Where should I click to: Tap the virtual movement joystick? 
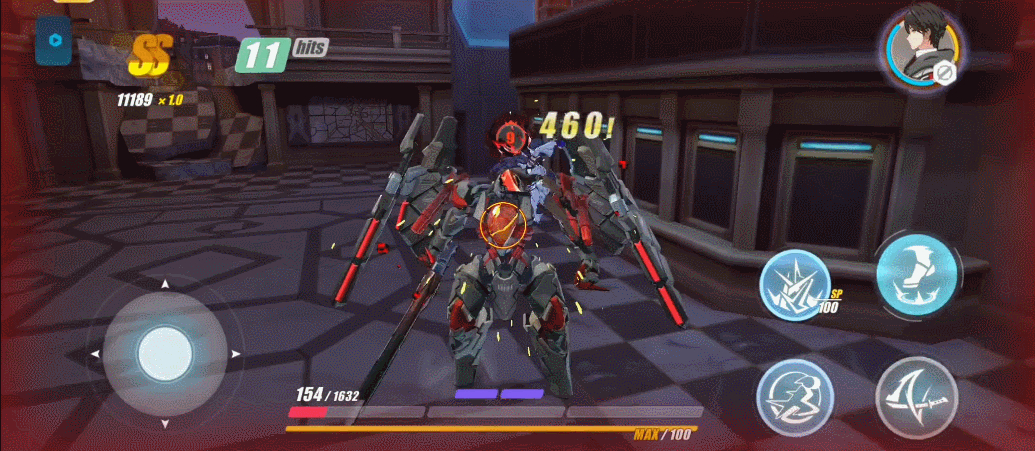click(166, 353)
